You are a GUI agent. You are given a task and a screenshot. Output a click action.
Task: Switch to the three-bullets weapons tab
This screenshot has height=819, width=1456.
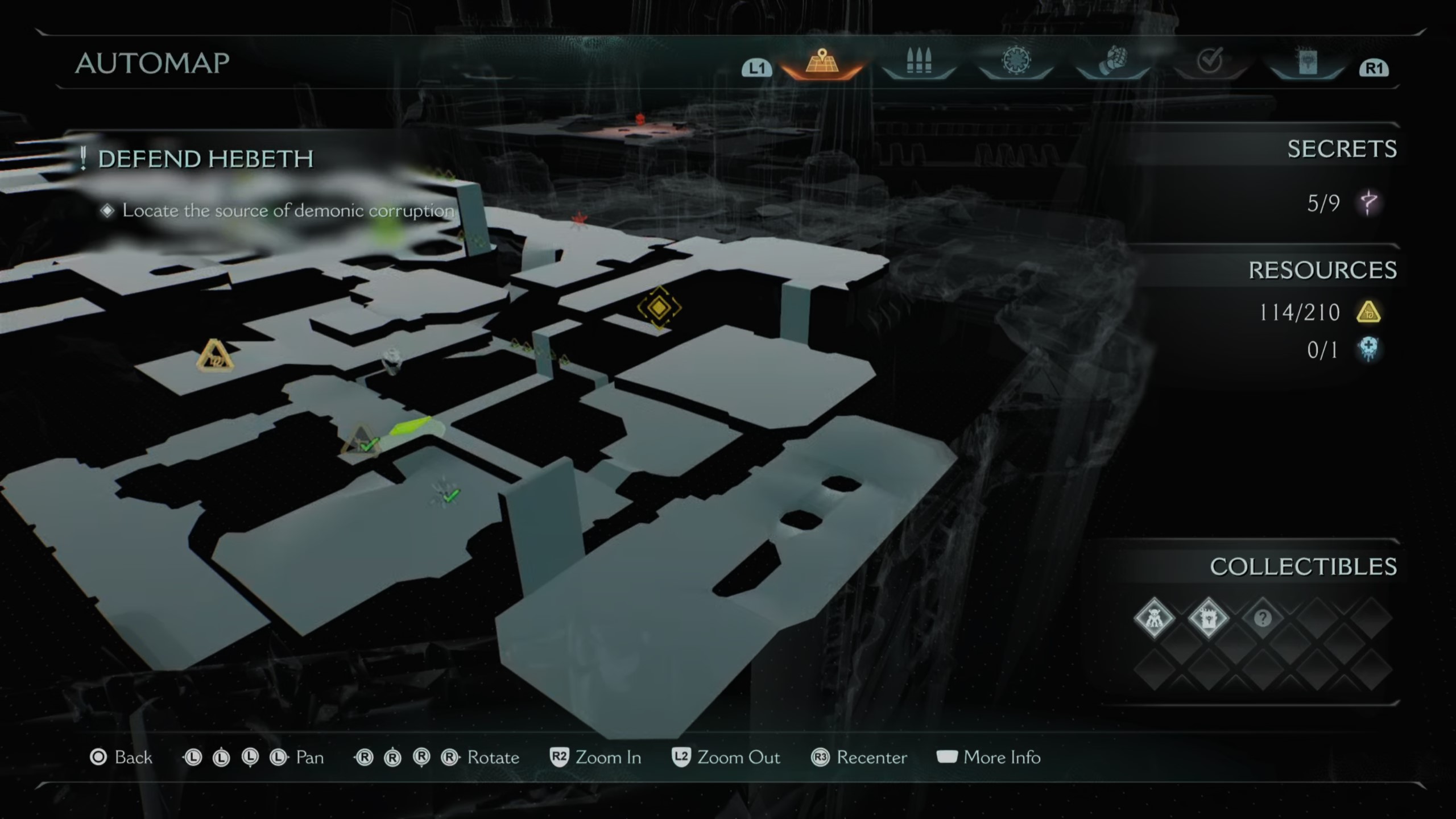pos(919,63)
